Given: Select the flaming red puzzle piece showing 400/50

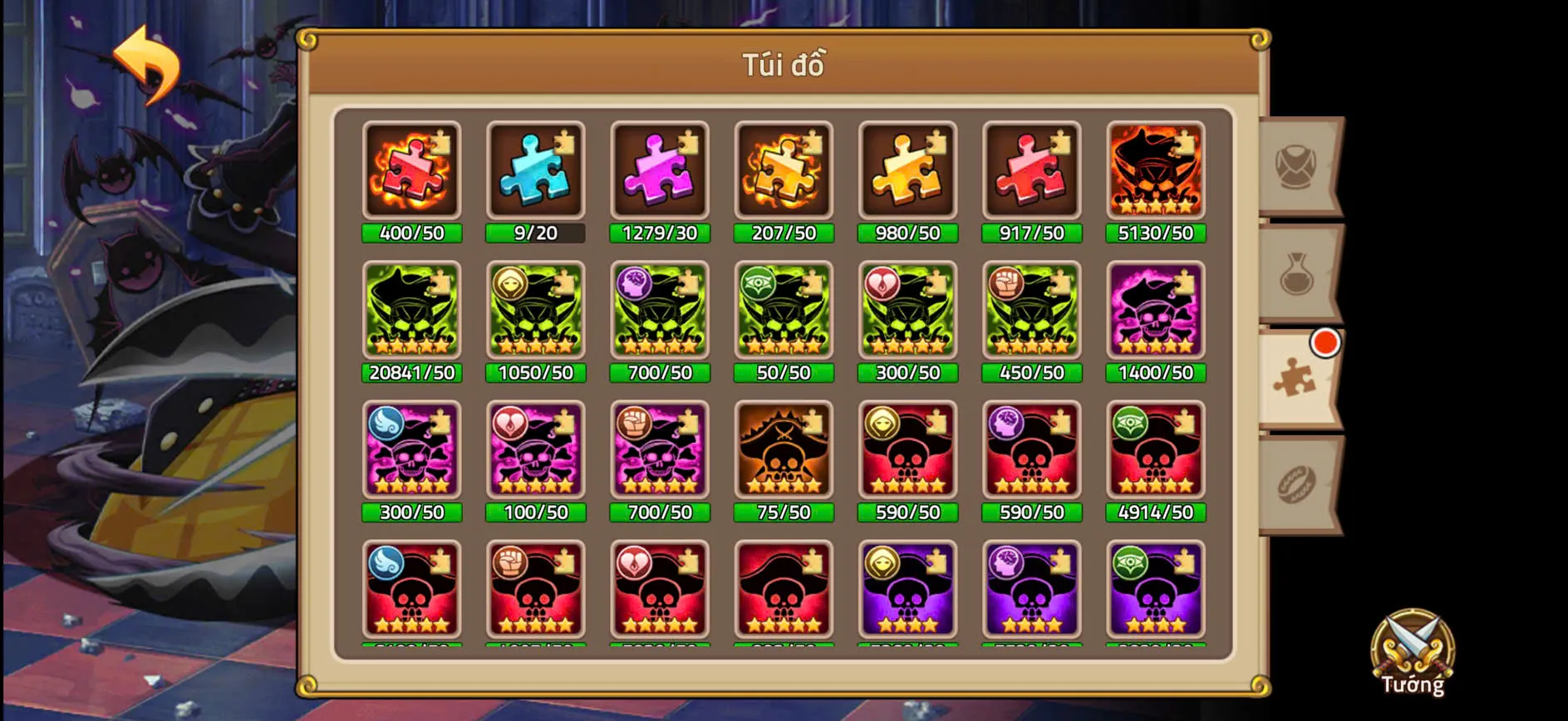Looking at the screenshot, I should pyautogui.click(x=411, y=172).
